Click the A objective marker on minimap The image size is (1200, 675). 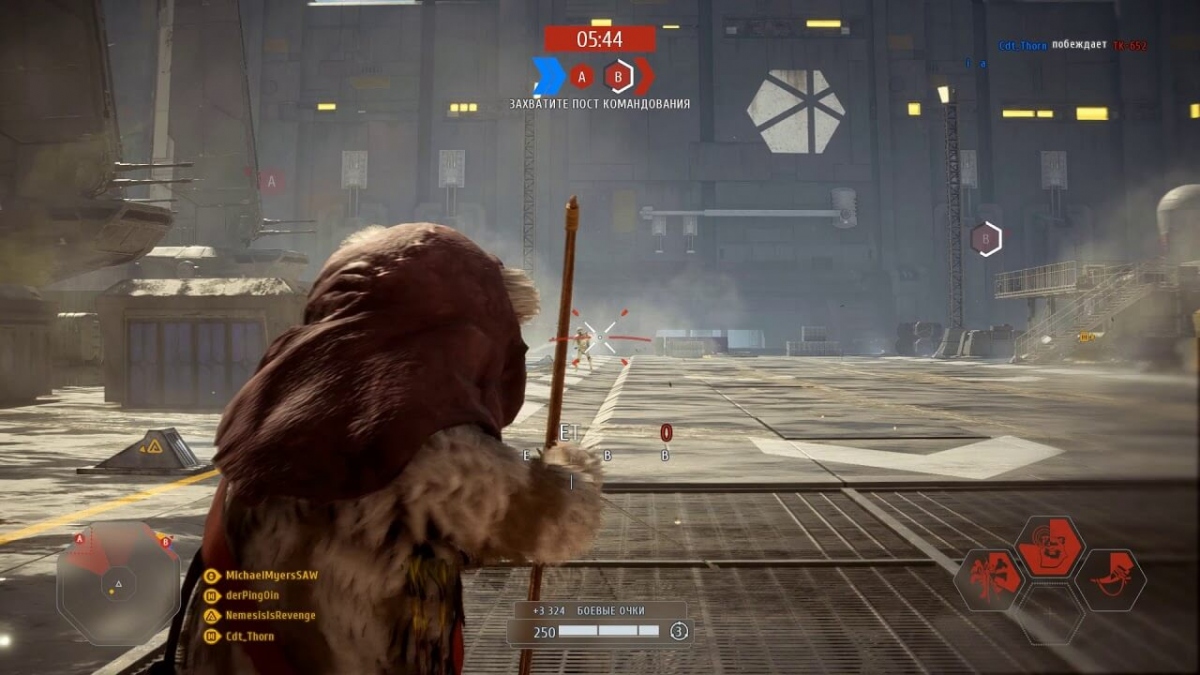pos(80,537)
